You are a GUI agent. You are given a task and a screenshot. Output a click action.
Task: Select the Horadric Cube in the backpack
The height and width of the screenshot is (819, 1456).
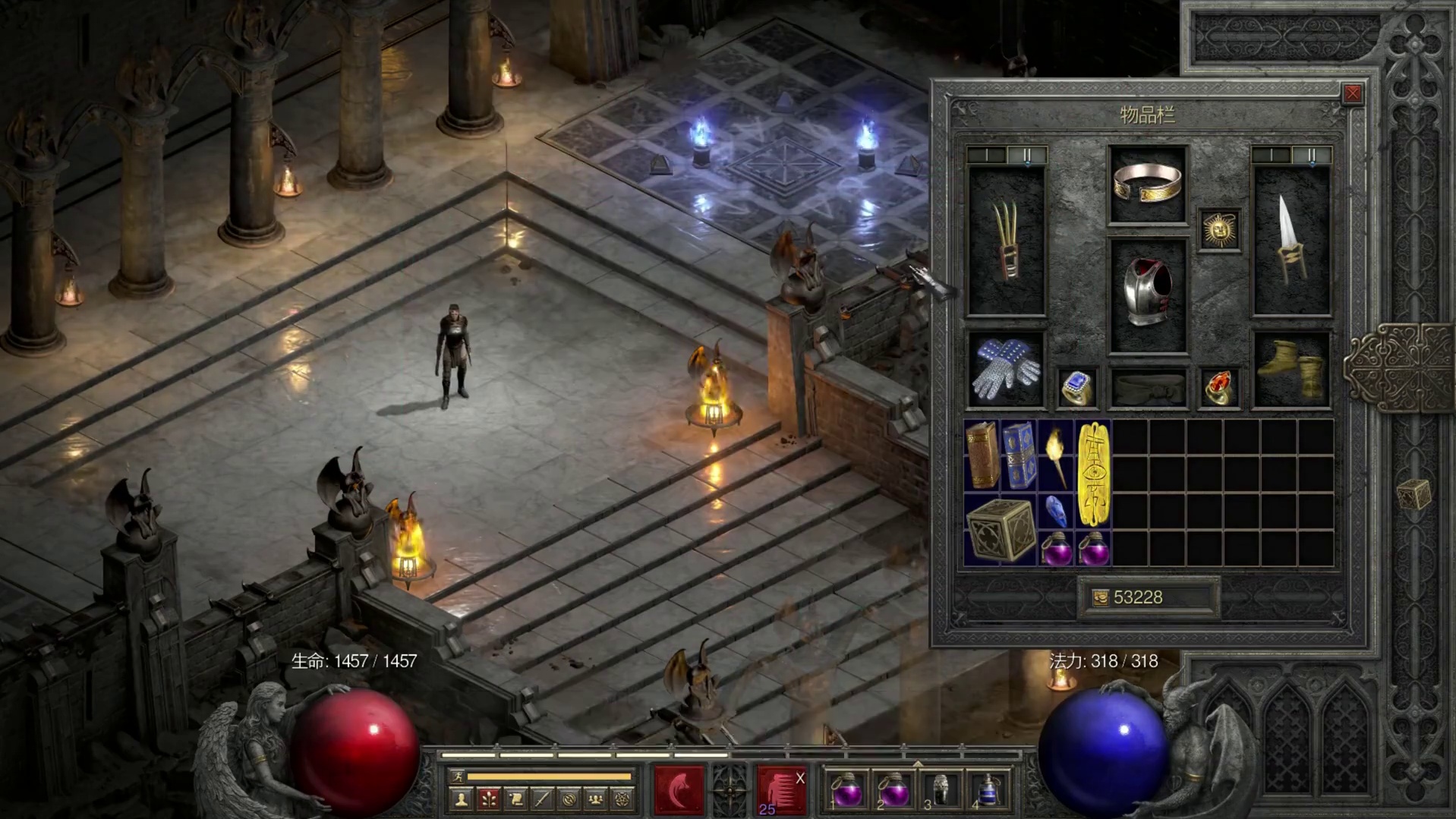point(1001,530)
